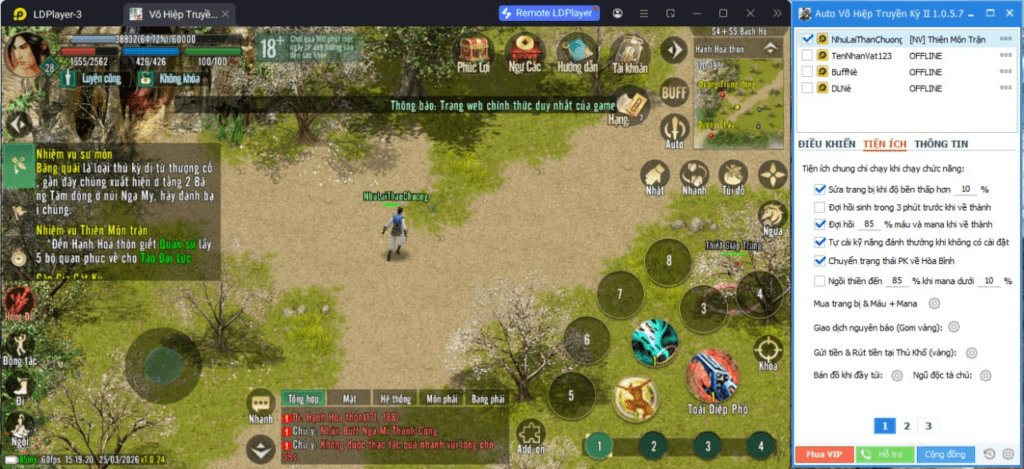Screen dimensions: 1024x469
Task: Switch chat to the Bang phái tab
Action: pyautogui.click(x=488, y=398)
